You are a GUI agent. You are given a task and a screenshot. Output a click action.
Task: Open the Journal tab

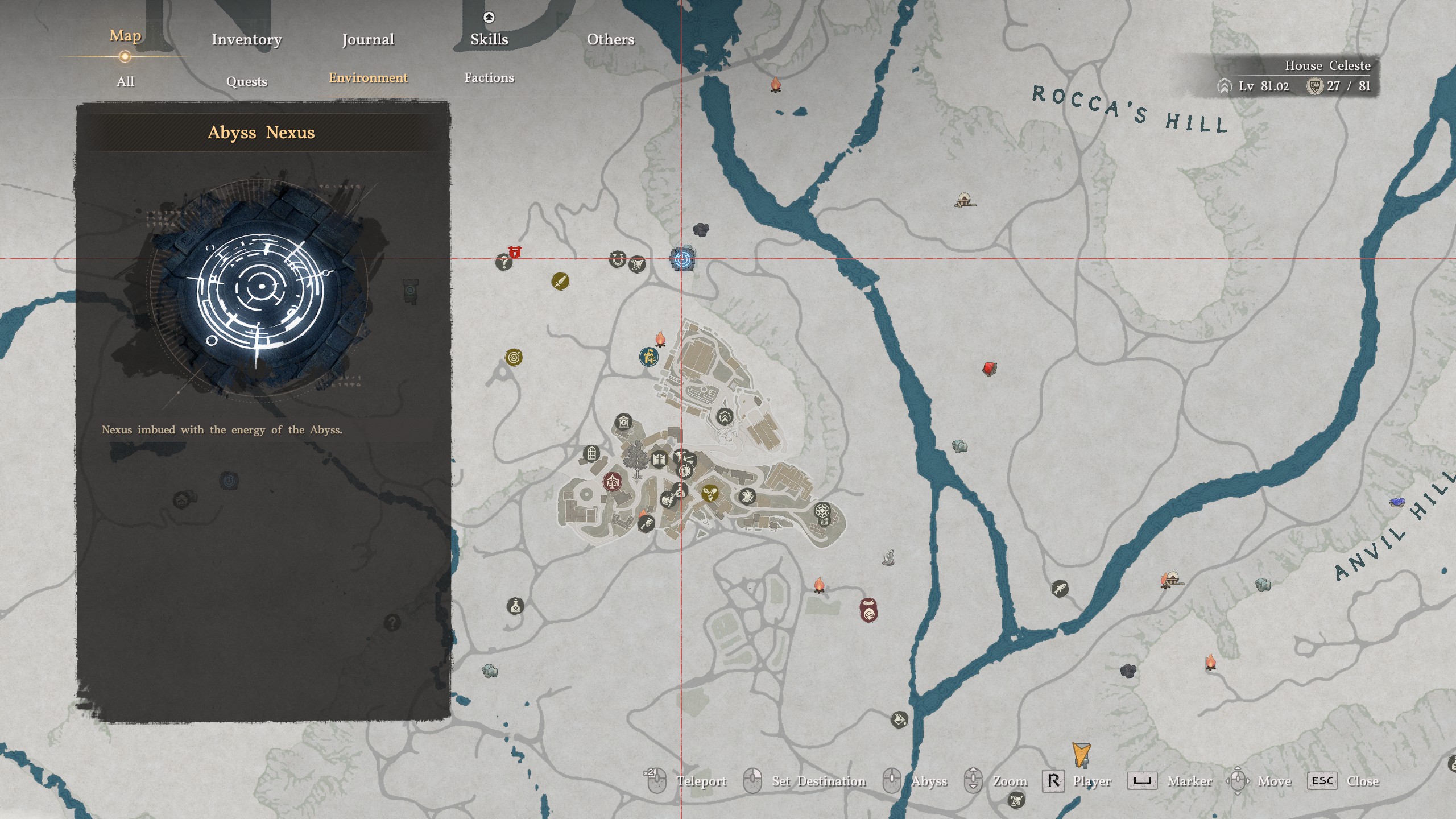[x=367, y=39]
